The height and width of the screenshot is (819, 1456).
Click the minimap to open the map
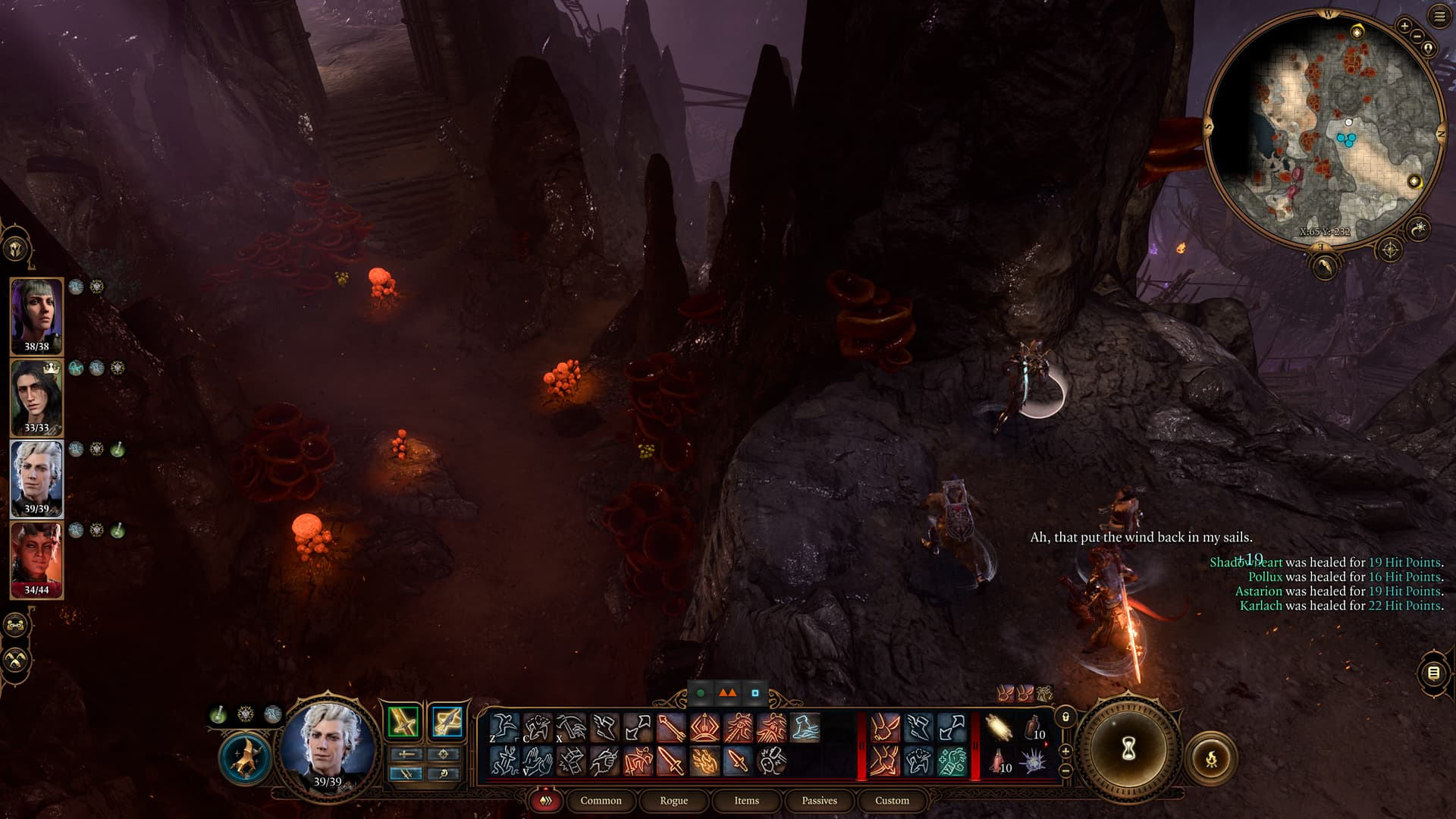coord(1323,129)
